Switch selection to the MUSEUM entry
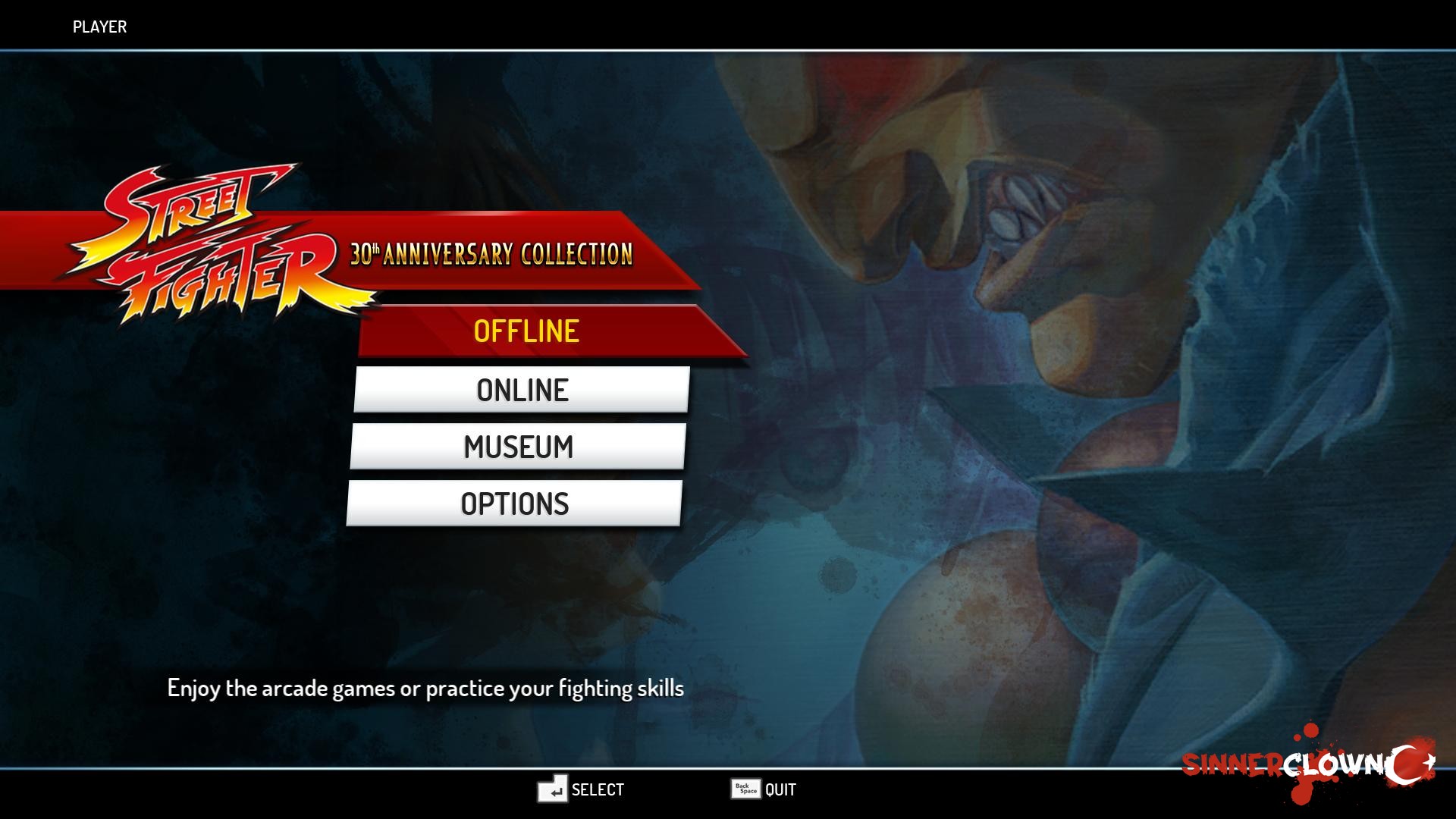1456x819 pixels. [x=519, y=447]
